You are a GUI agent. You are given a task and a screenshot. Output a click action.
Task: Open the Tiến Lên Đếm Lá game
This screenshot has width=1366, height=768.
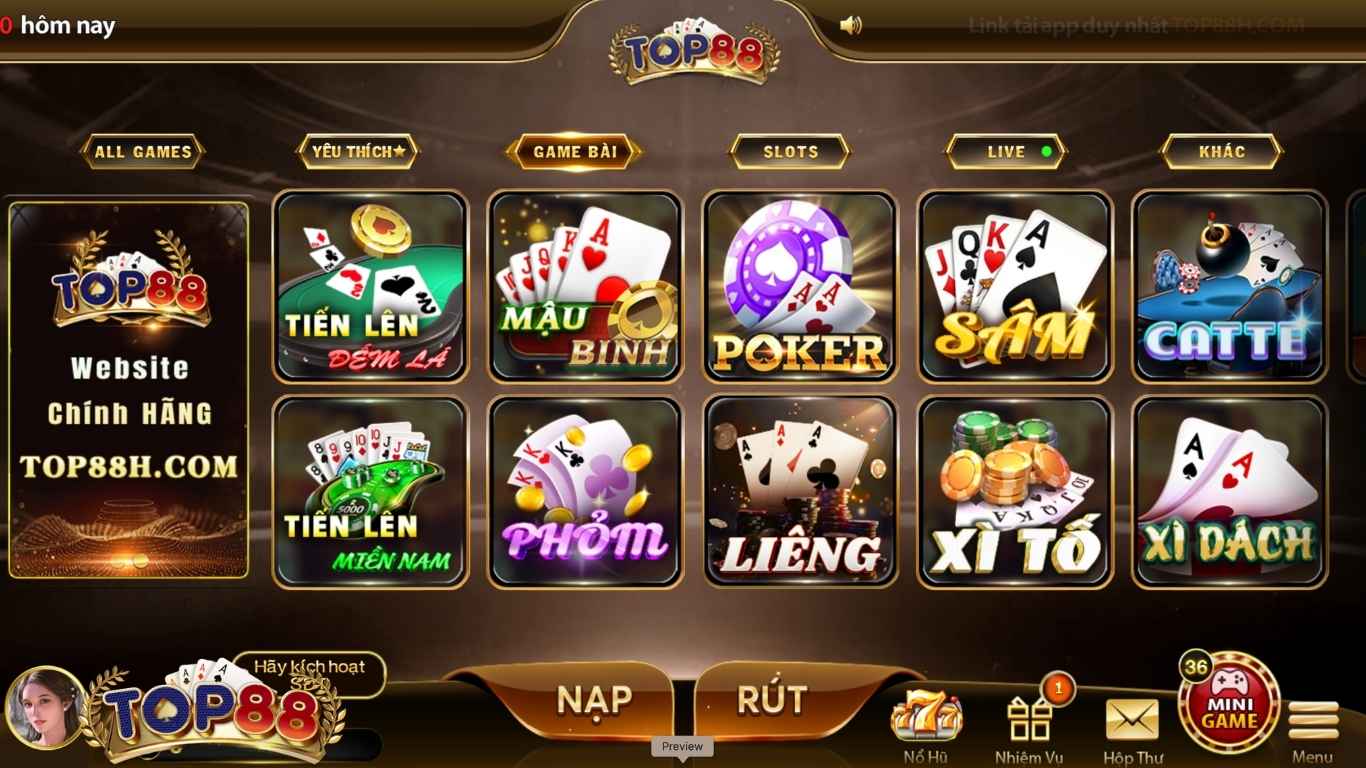click(x=370, y=287)
